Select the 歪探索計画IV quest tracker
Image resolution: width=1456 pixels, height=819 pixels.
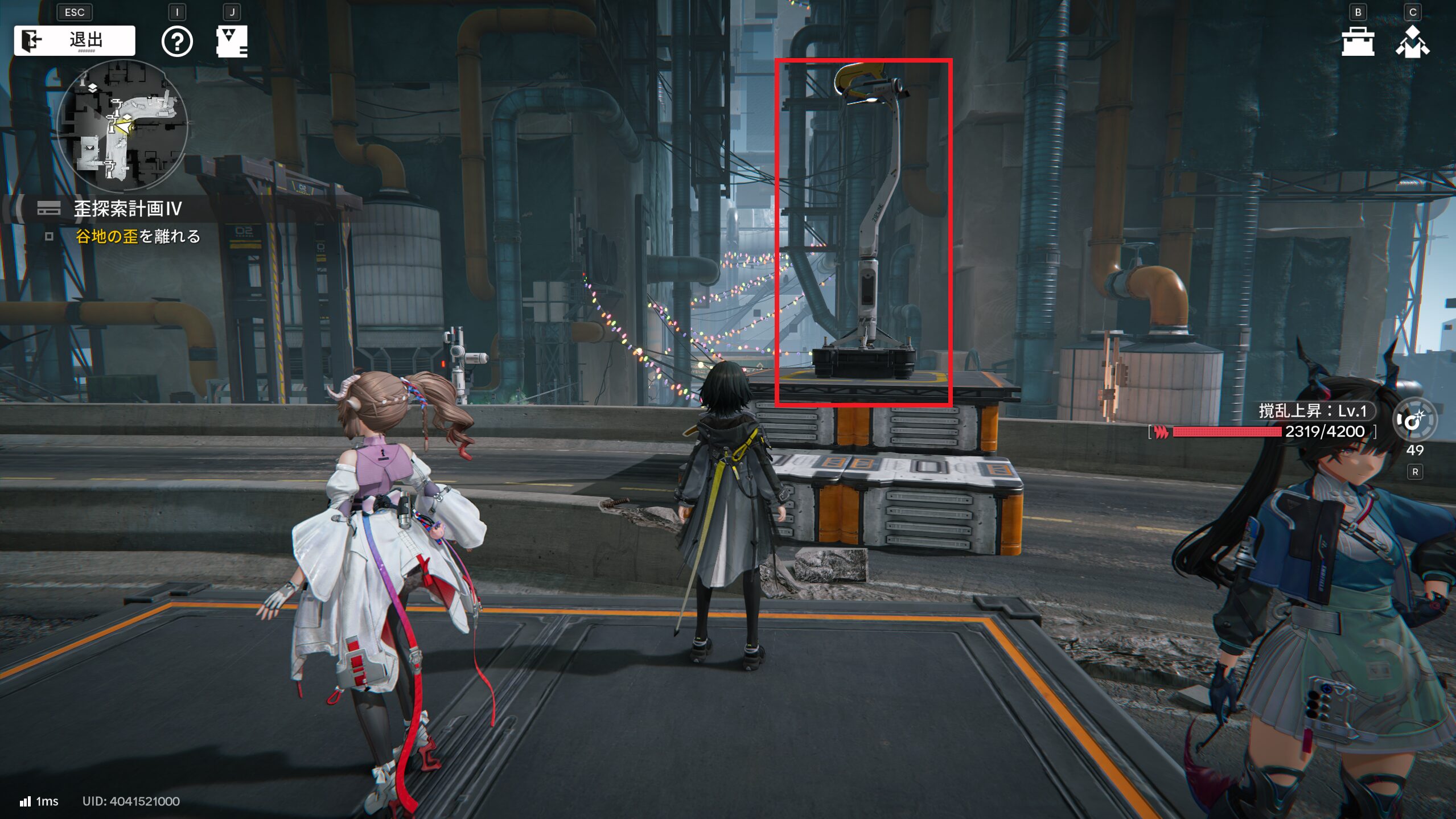point(127,209)
